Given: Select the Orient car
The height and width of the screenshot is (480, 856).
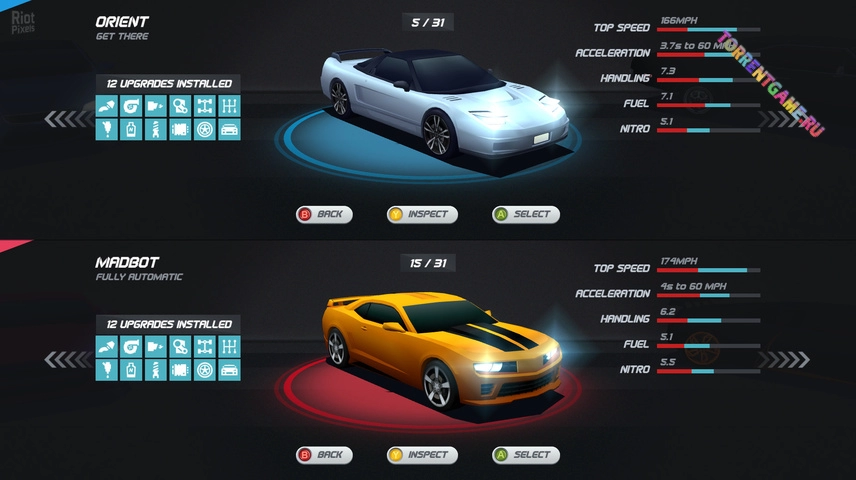Looking at the screenshot, I should (x=525, y=214).
